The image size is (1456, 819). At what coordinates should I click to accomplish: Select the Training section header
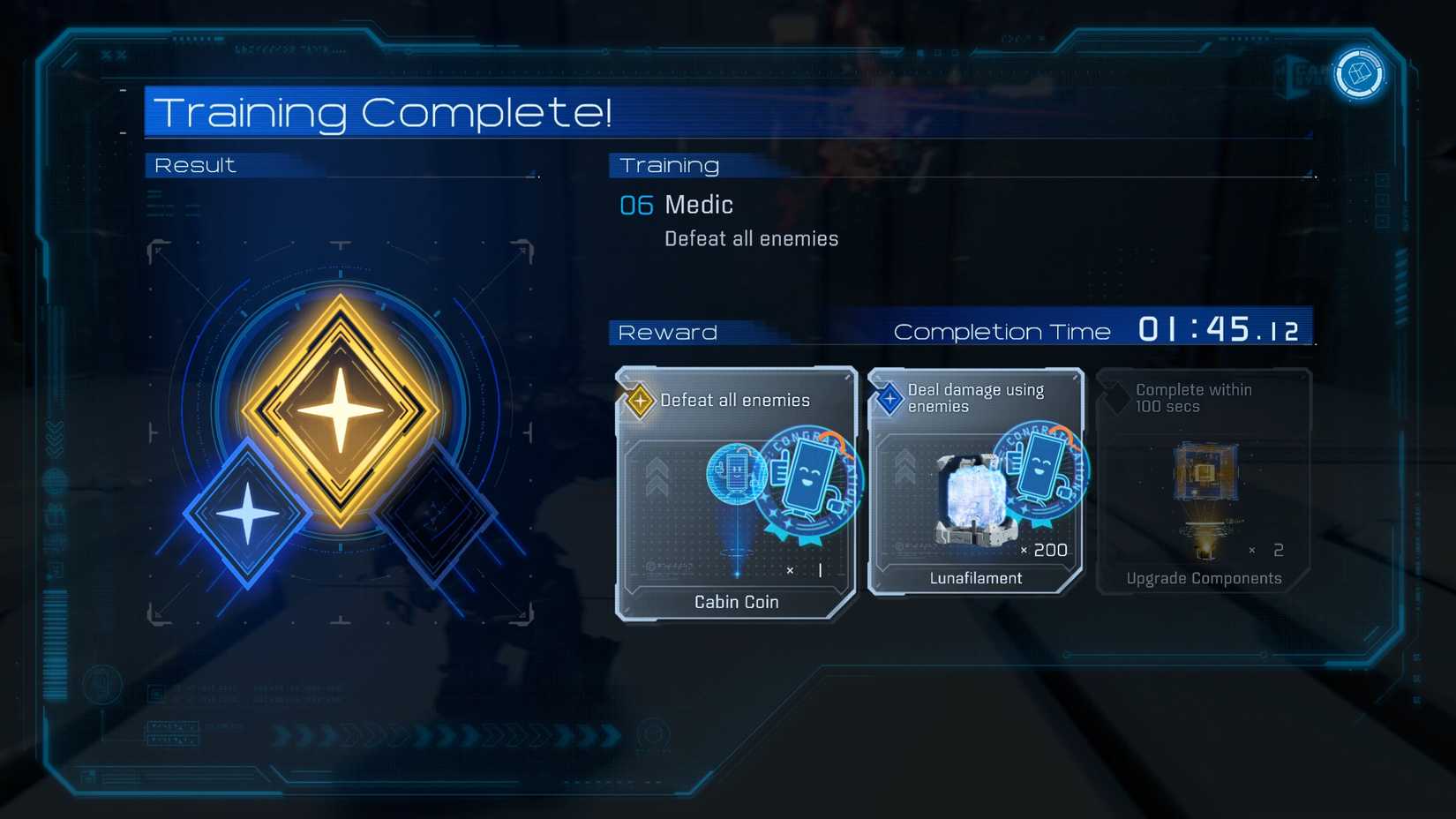(x=669, y=164)
